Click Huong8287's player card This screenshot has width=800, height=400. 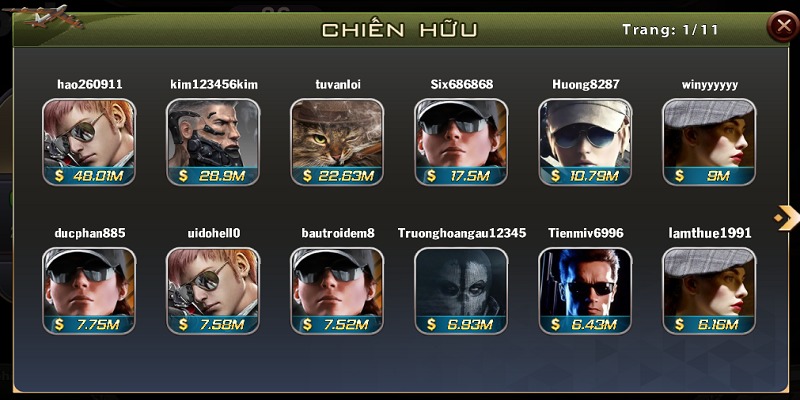point(585,141)
